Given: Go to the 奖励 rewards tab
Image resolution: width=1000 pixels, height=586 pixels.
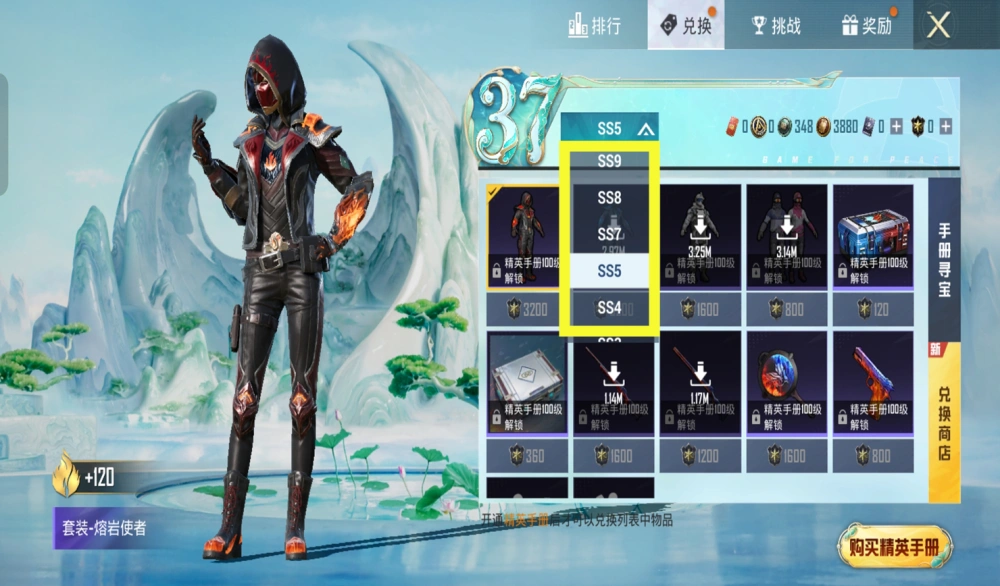Looking at the screenshot, I should pos(866,25).
